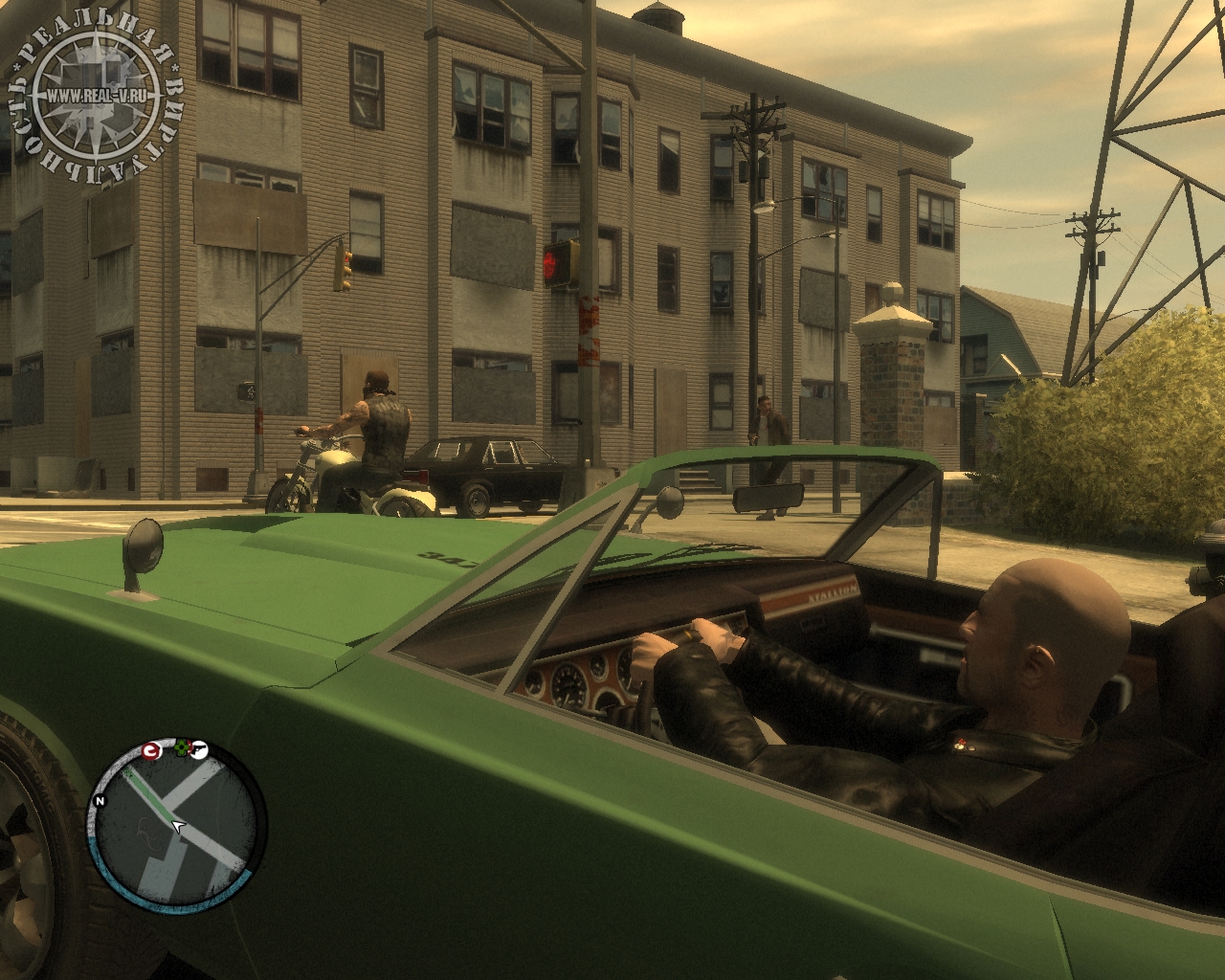1225x980 pixels.
Task: Click the north compass marker on the radar
Action: point(100,800)
